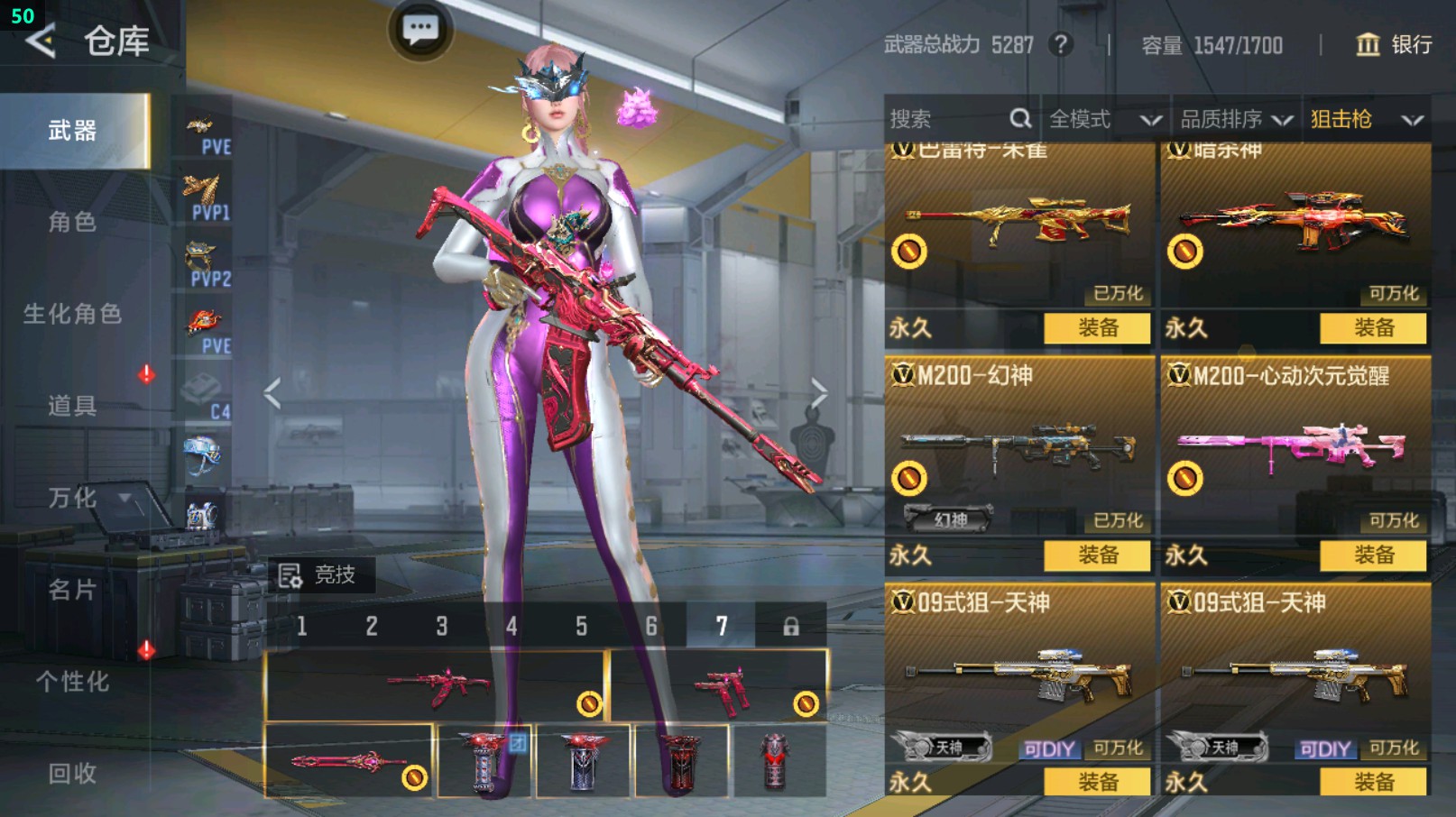Open the 狙击枪 weapon type dropdown
1456x817 pixels.
point(1366,119)
